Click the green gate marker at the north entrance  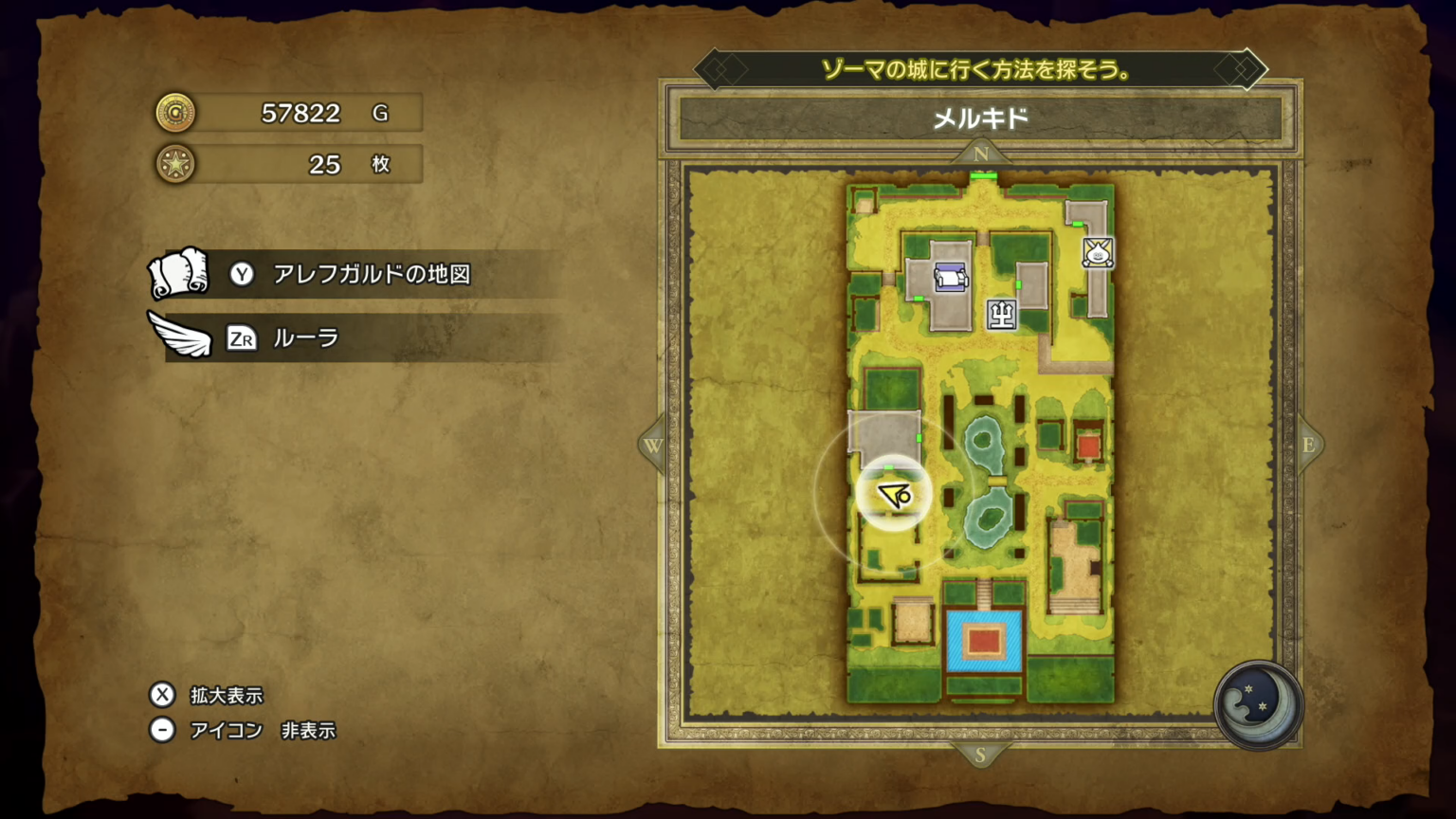982,174
